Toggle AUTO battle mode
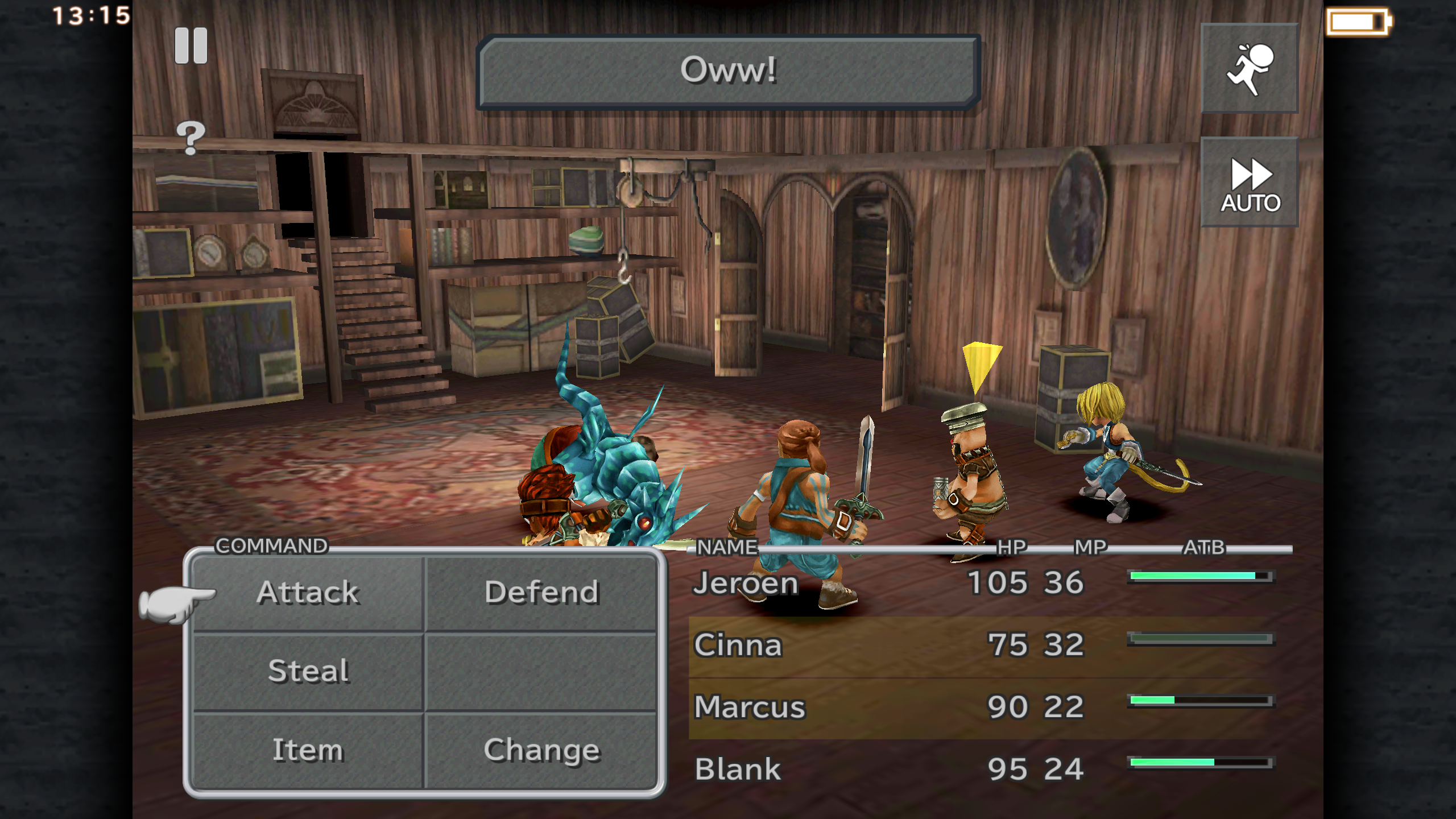 pyautogui.click(x=1249, y=183)
